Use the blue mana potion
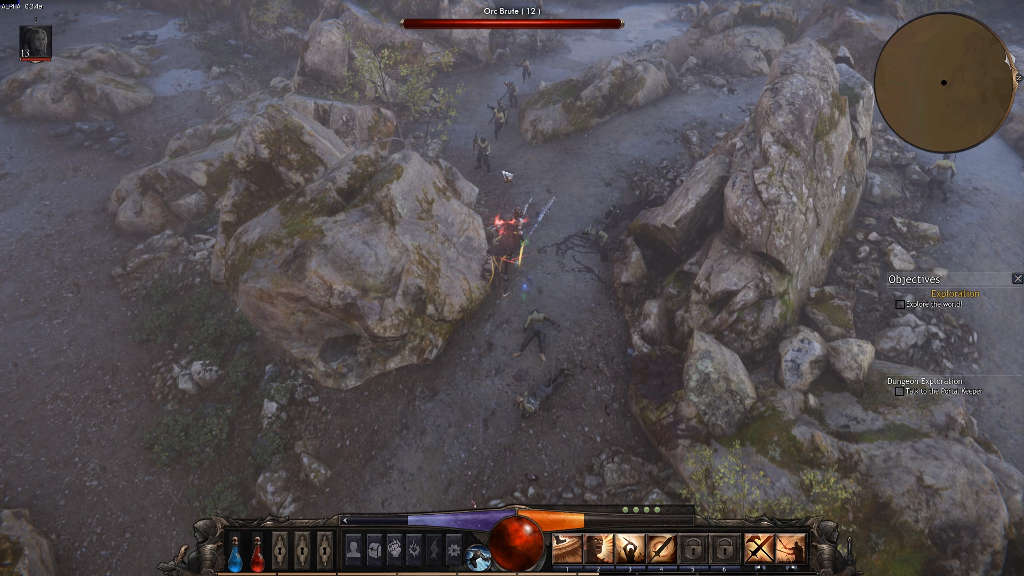 coord(235,552)
